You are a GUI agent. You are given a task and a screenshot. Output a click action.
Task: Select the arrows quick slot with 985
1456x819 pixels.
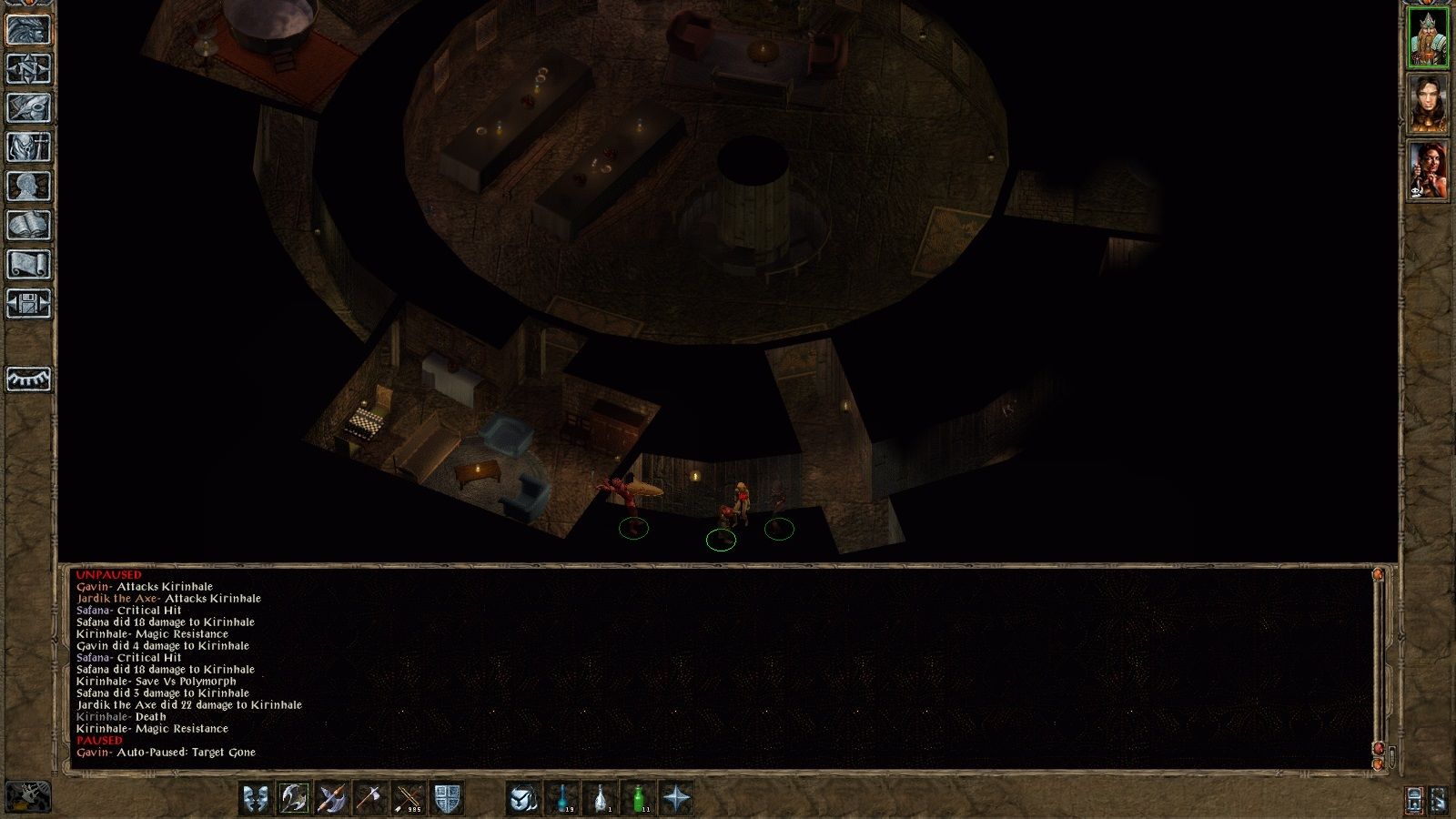tap(409, 798)
